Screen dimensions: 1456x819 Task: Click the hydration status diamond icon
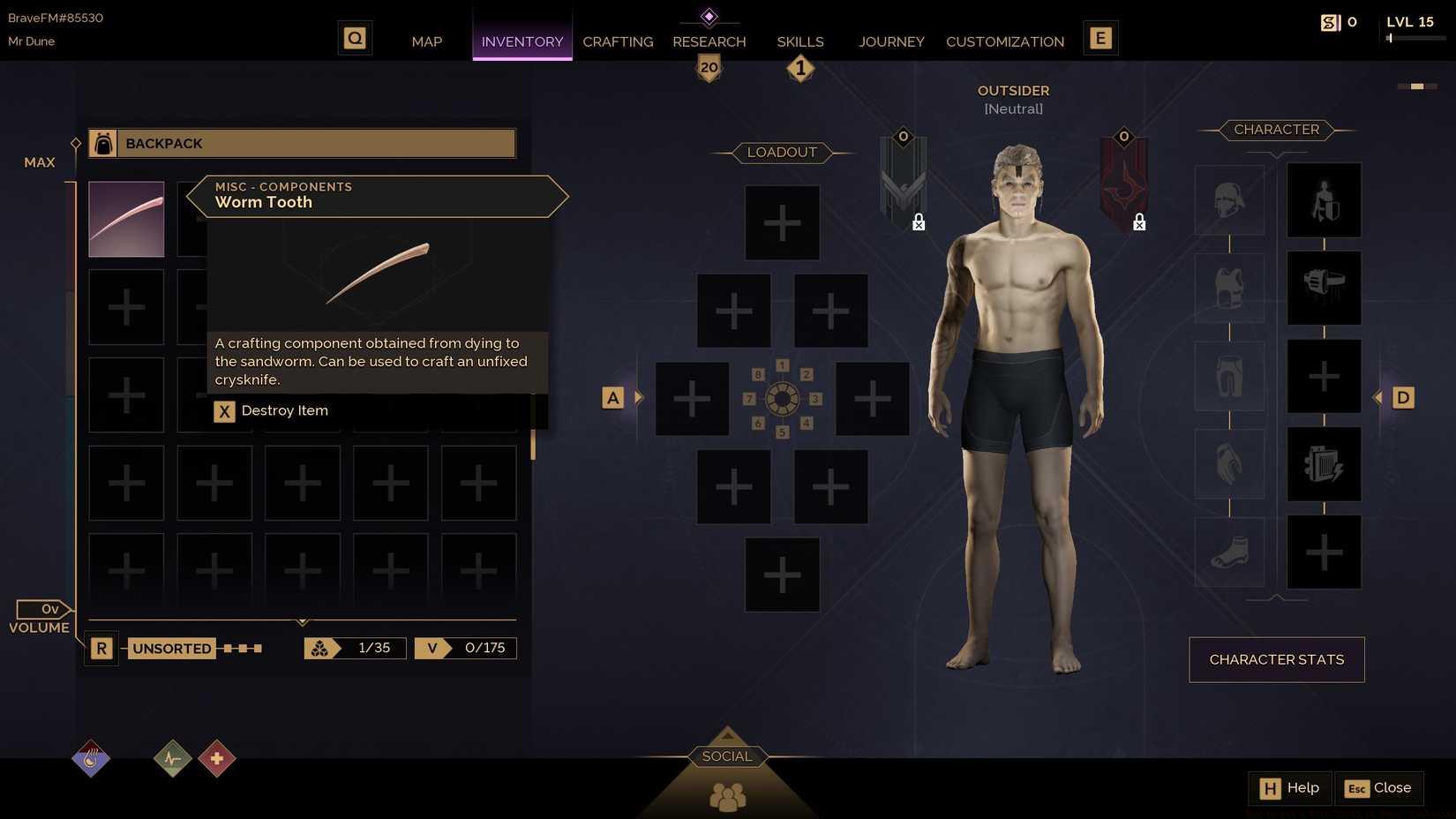[x=90, y=757]
